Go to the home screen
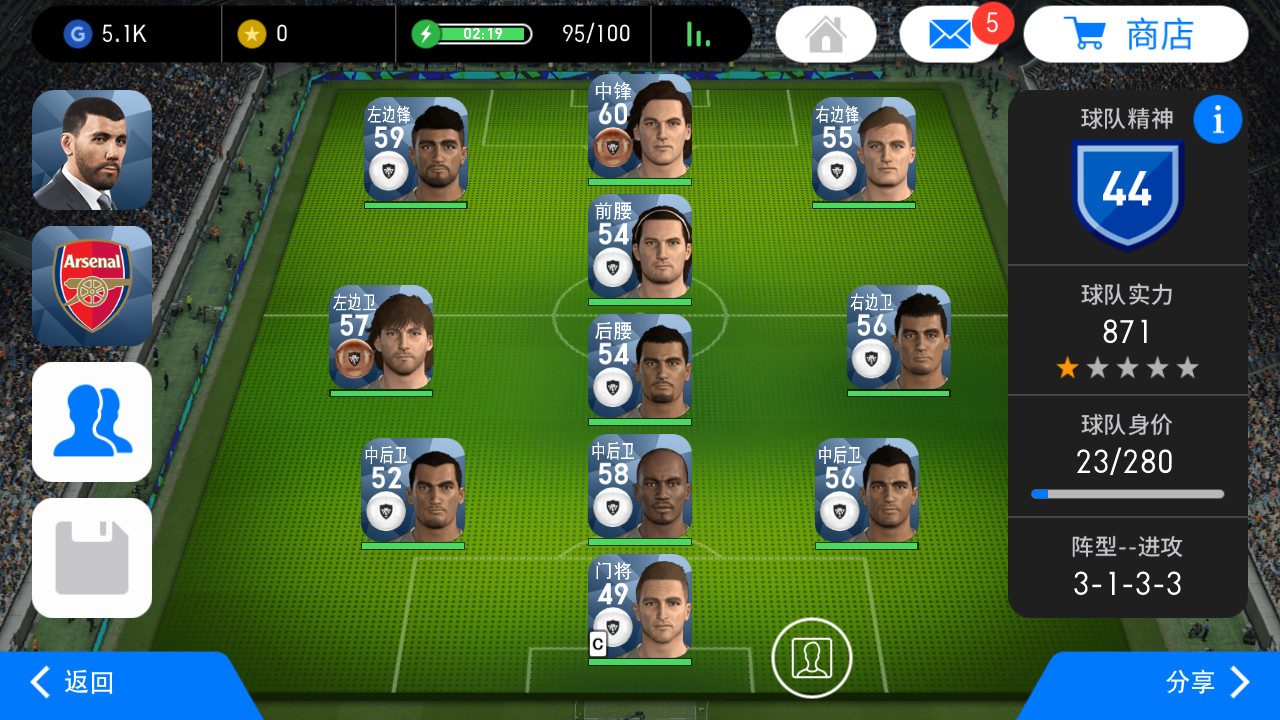Viewport: 1280px width, 720px height. [x=826, y=34]
